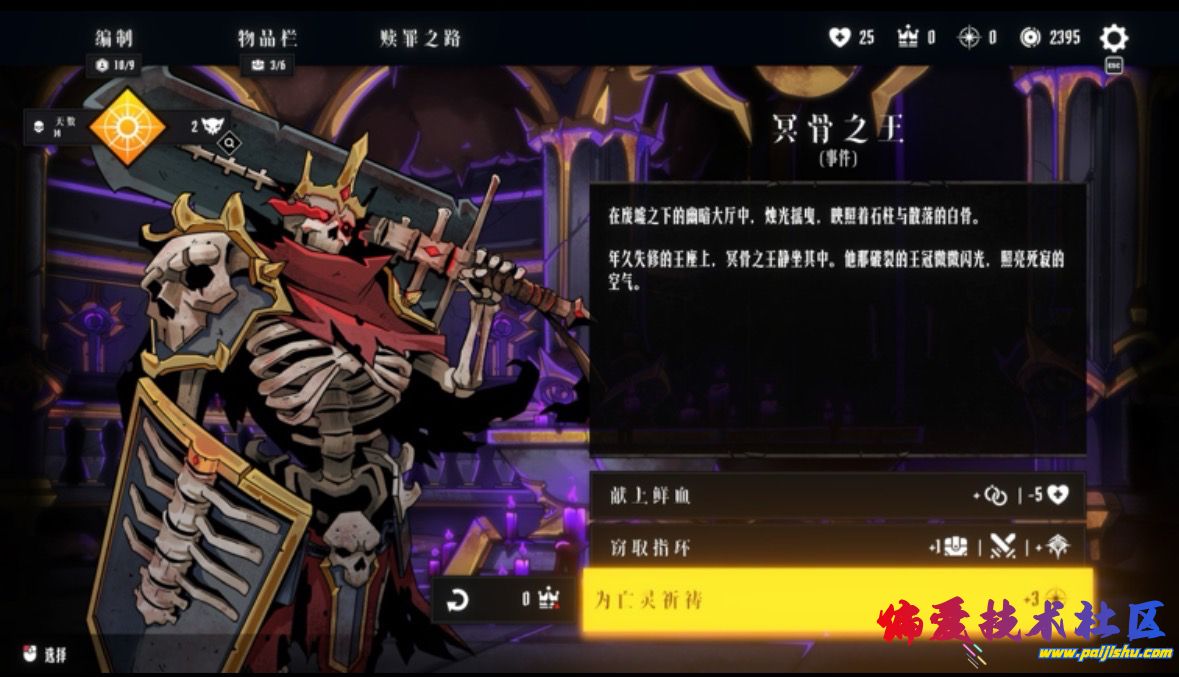Select the 窃取指环 choice
Screen dimensions: 1179x677
click(836, 546)
